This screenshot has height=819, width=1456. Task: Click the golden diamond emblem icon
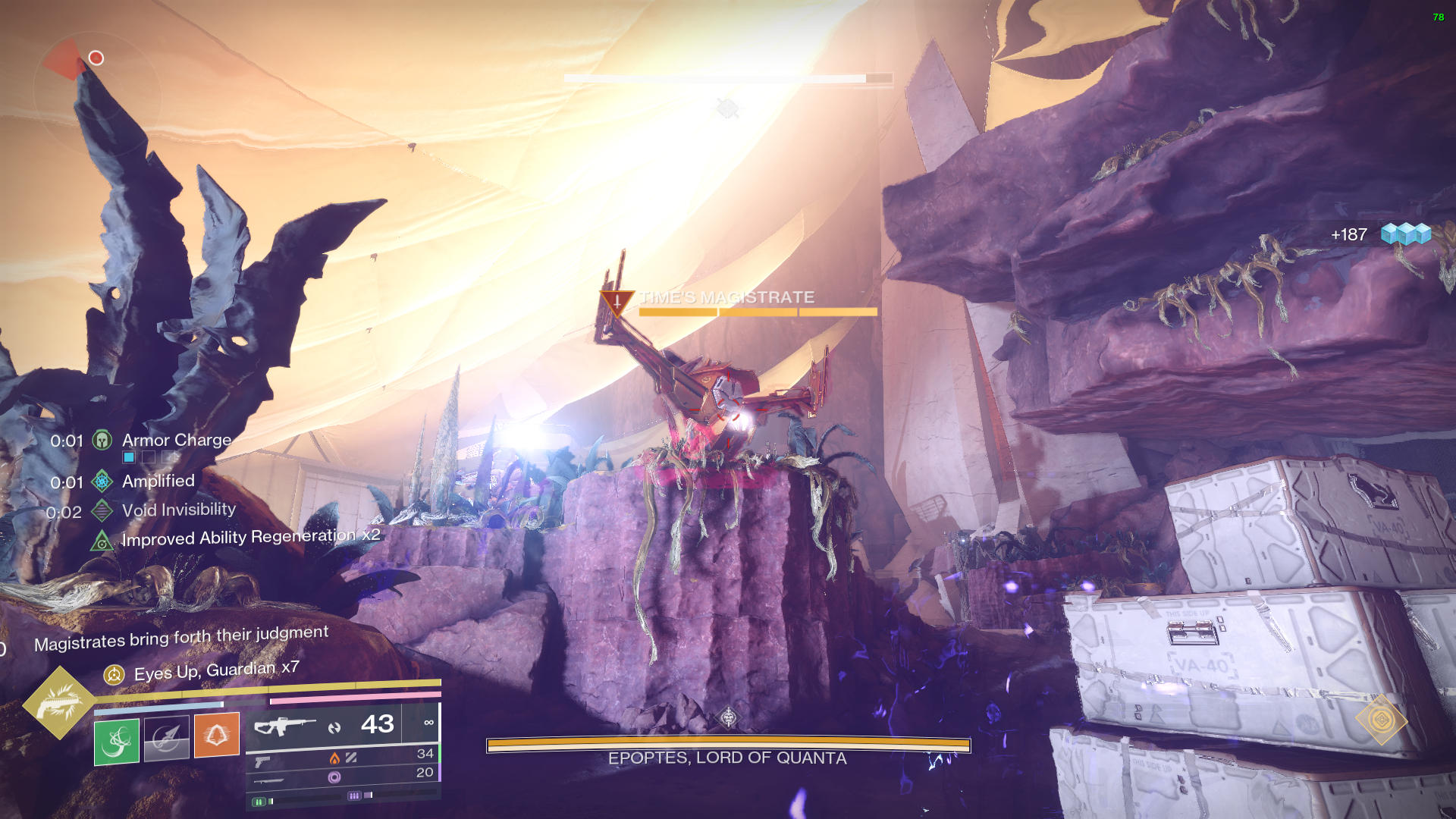1381,720
